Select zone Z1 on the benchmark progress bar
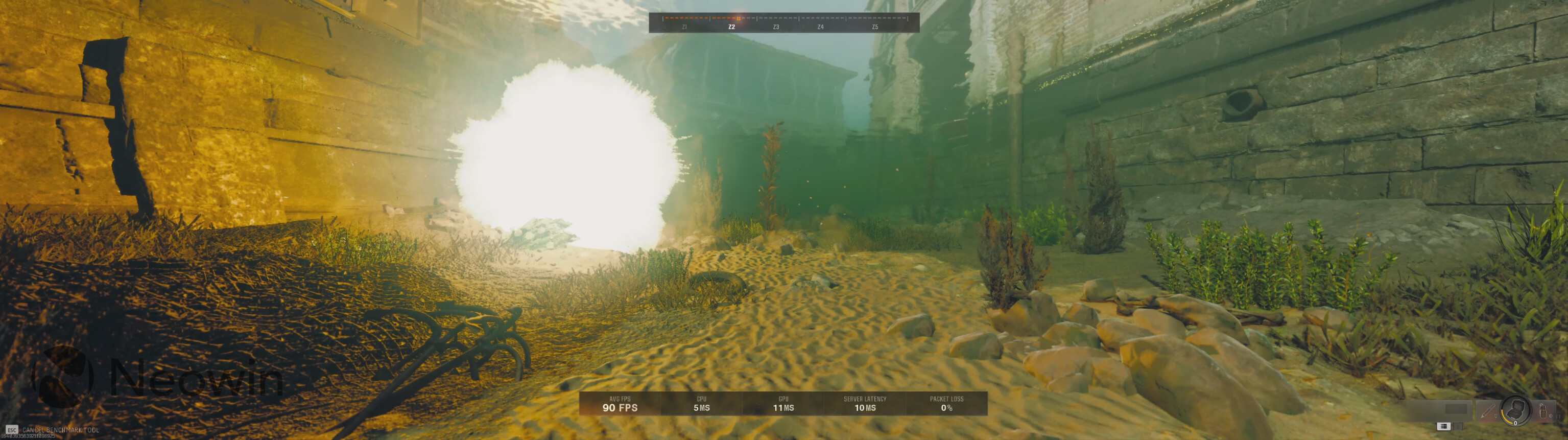The width and height of the screenshot is (1568, 440). click(685, 28)
